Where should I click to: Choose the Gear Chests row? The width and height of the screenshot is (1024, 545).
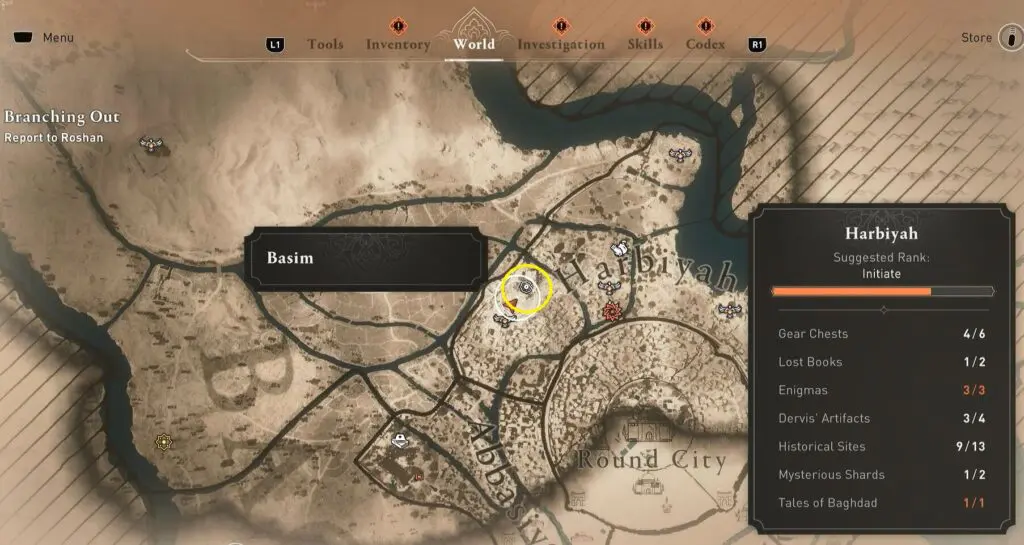pyautogui.click(x=880, y=334)
